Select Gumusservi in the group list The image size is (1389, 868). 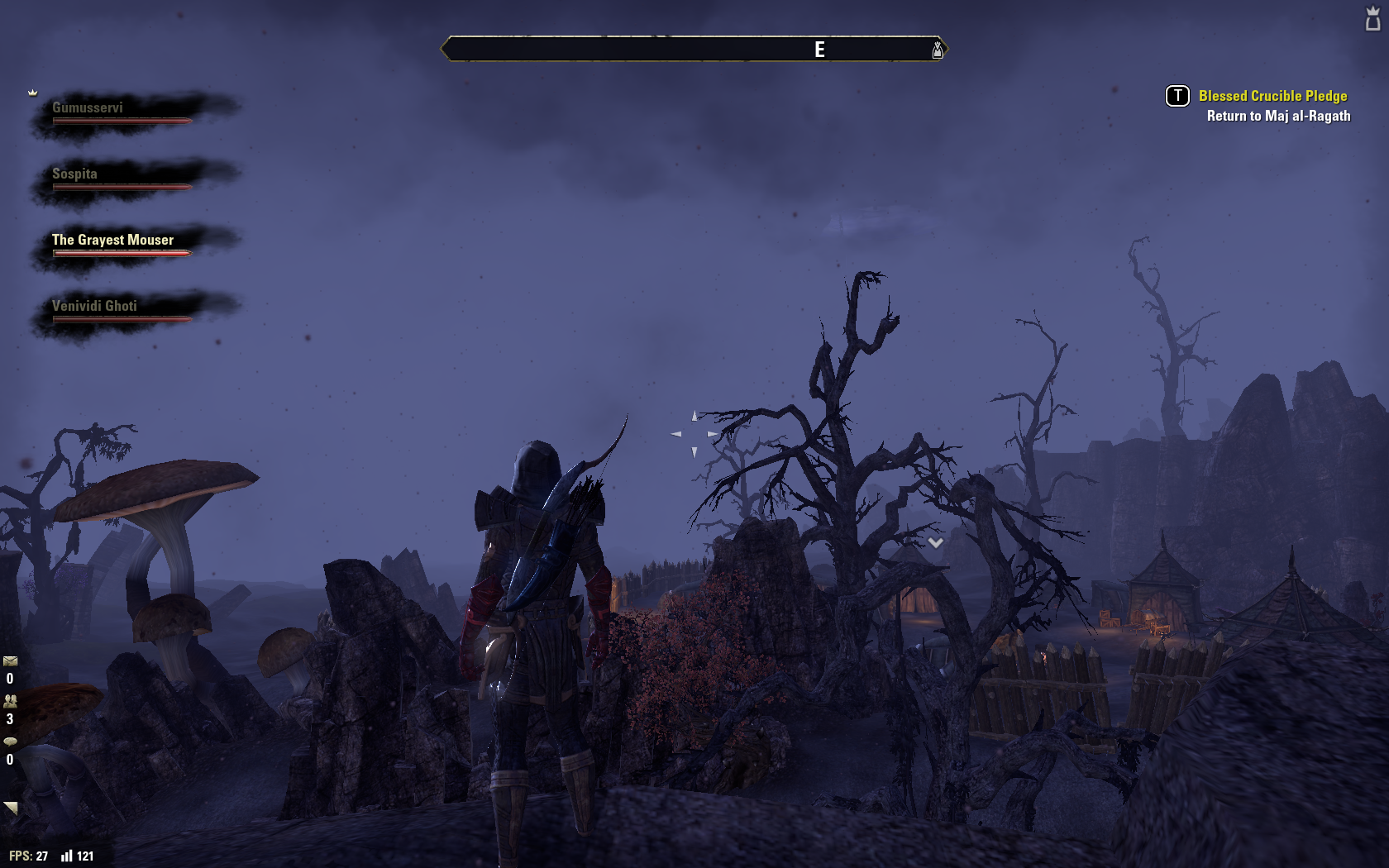[88, 108]
